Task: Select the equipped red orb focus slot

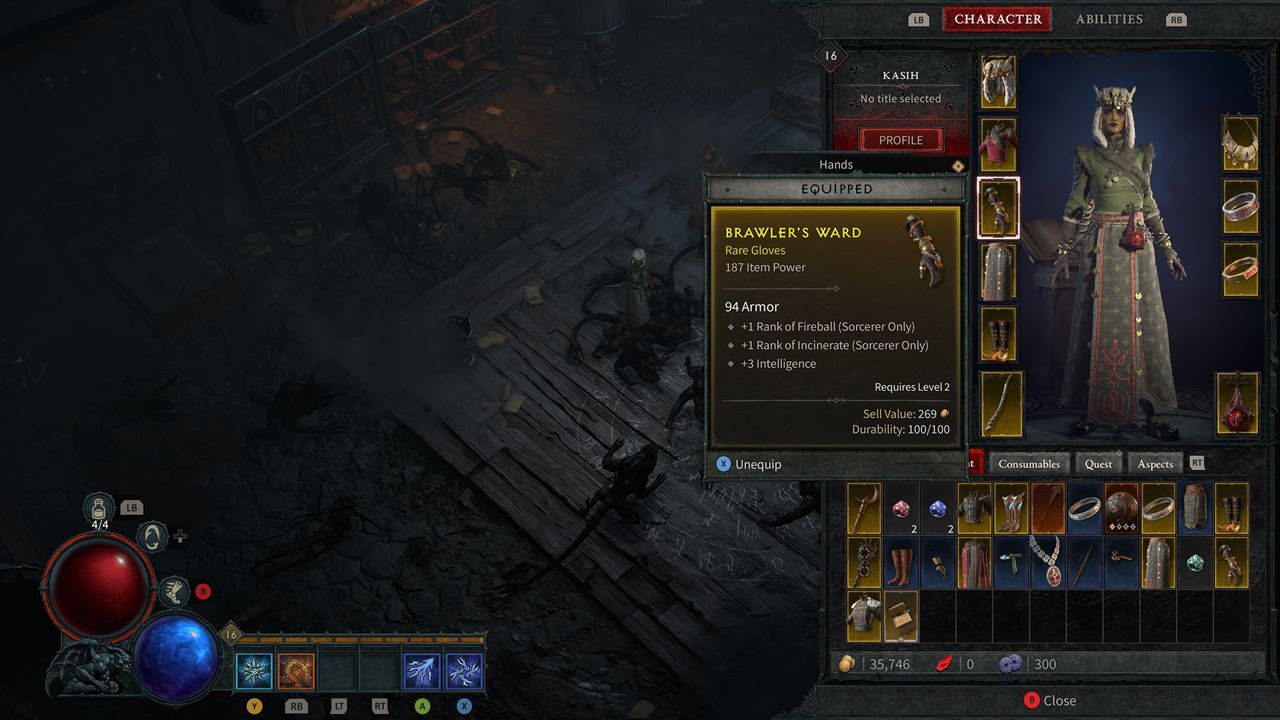Action: tap(1237, 403)
